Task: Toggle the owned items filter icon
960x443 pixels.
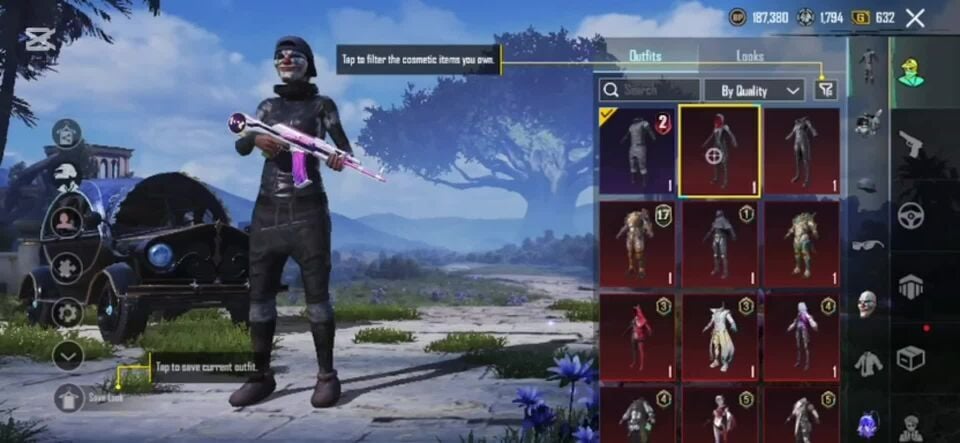Action: point(824,90)
